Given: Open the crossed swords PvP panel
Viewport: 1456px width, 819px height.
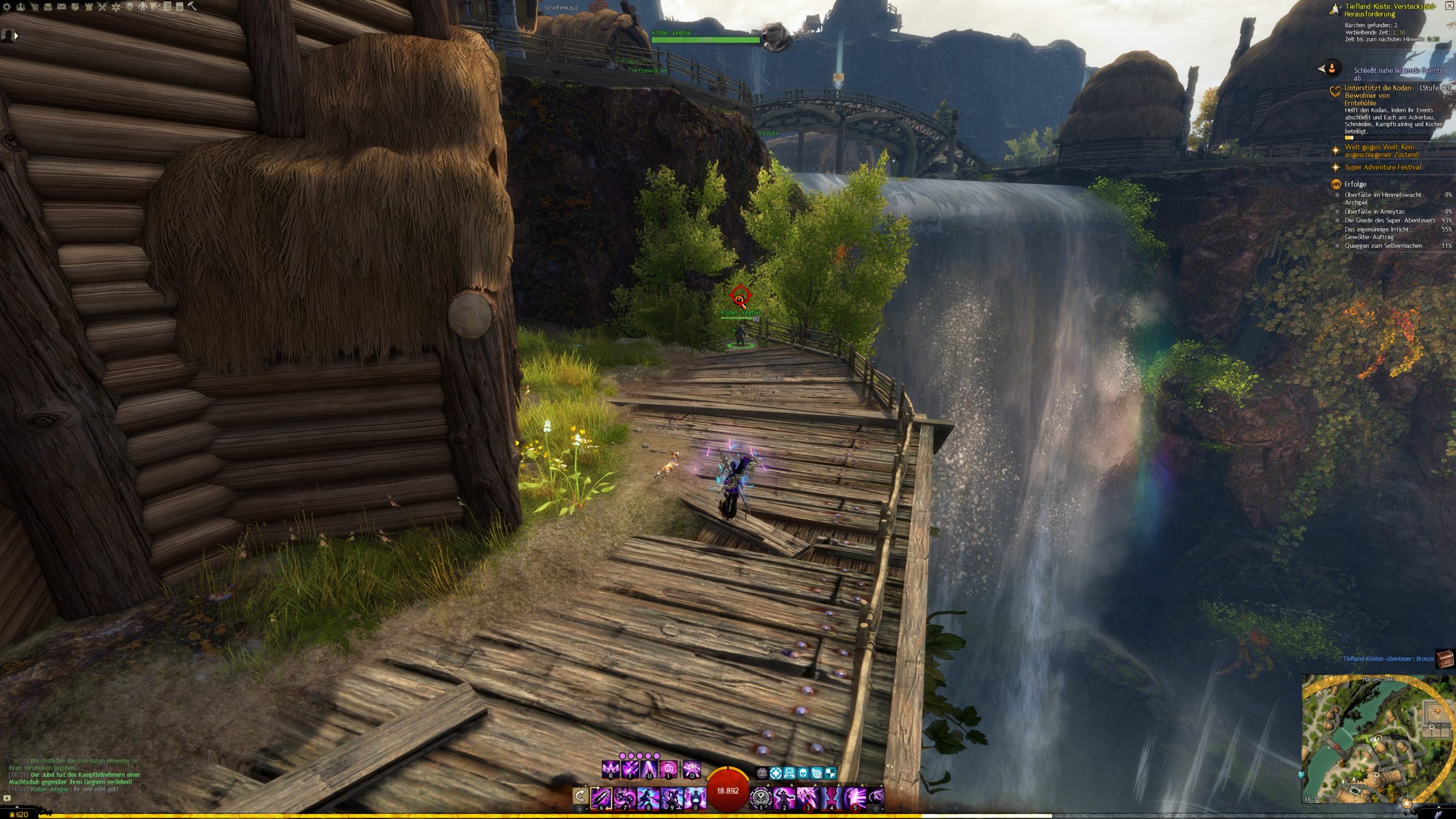Looking at the screenshot, I should [x=102, y=7].
